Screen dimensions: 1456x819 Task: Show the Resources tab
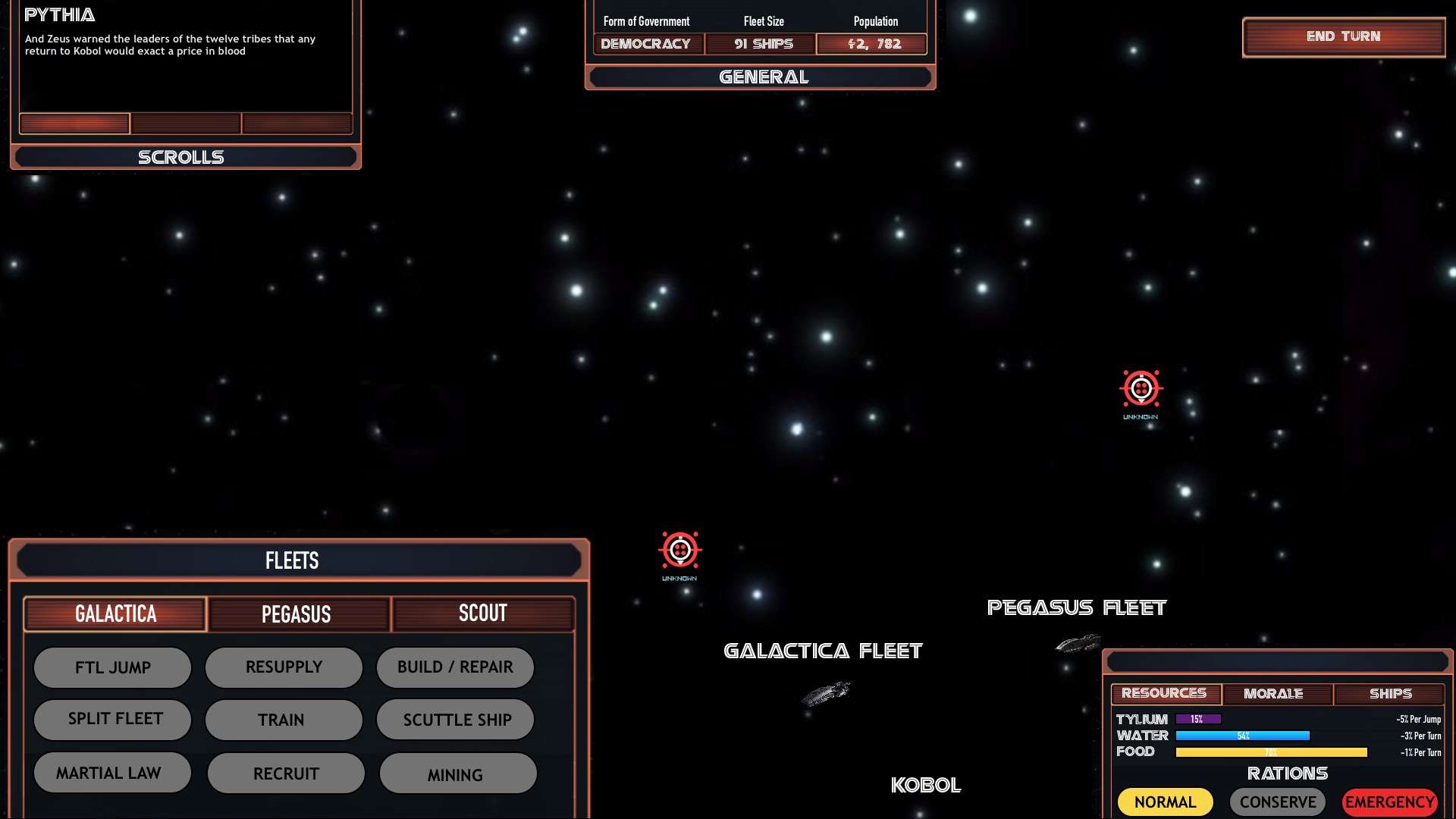(1165, 694)
